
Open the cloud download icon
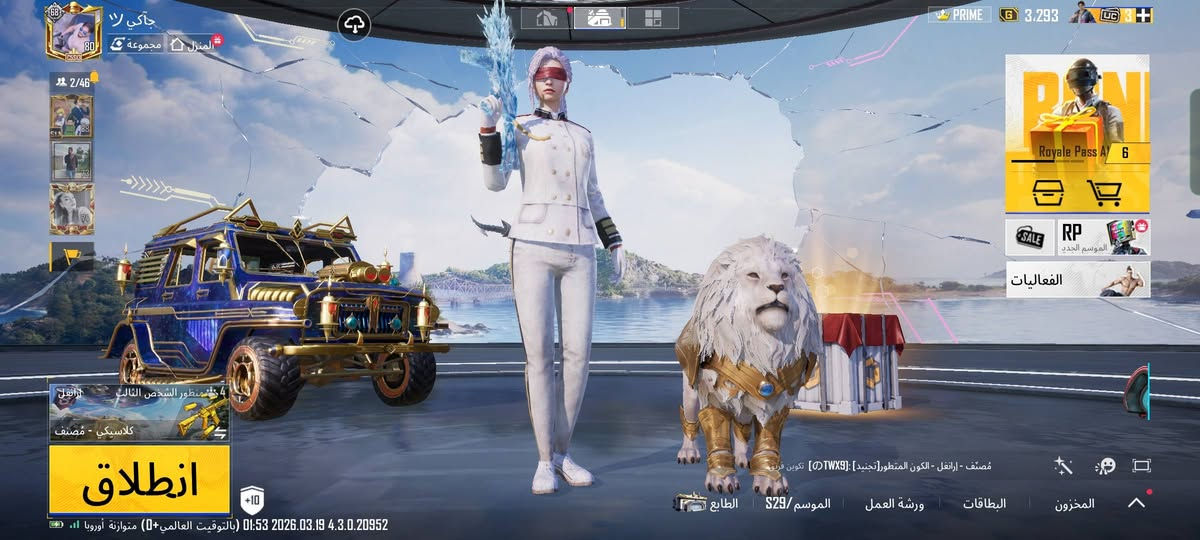click(354, 24)
